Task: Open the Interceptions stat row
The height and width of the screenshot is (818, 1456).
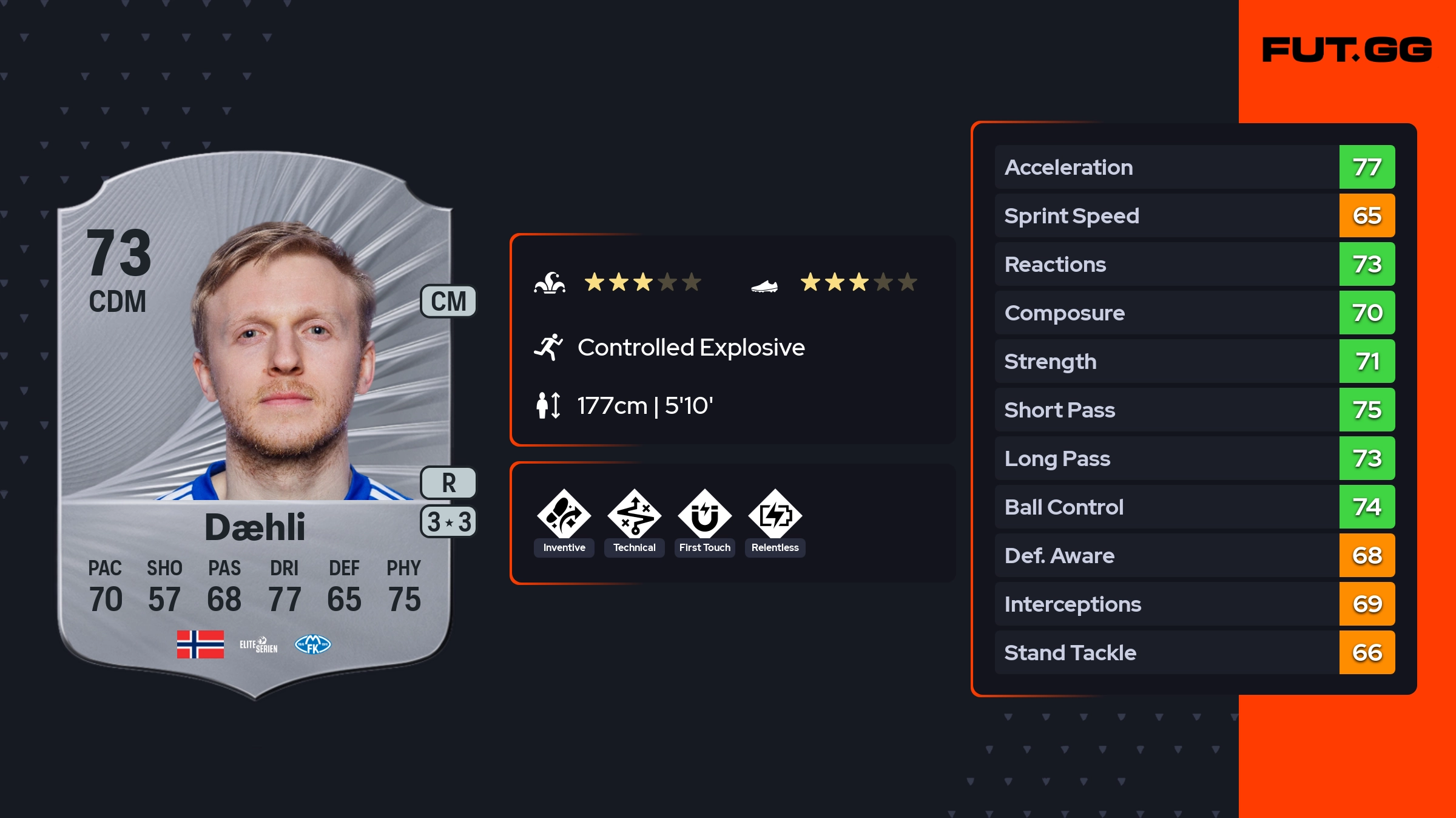Action: (1195, 604)
